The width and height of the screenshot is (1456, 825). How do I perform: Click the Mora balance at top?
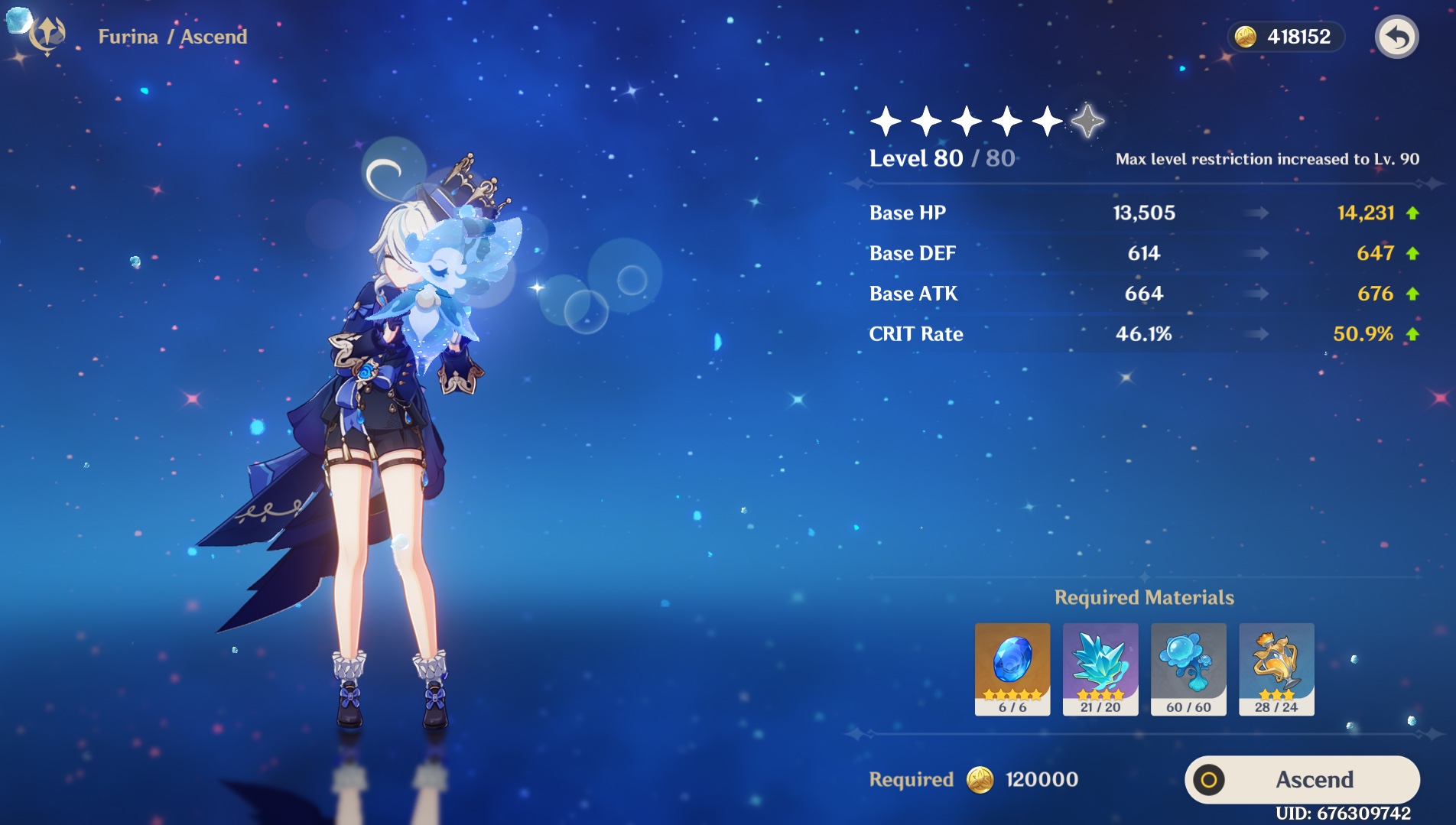(x=1285, y=37)
